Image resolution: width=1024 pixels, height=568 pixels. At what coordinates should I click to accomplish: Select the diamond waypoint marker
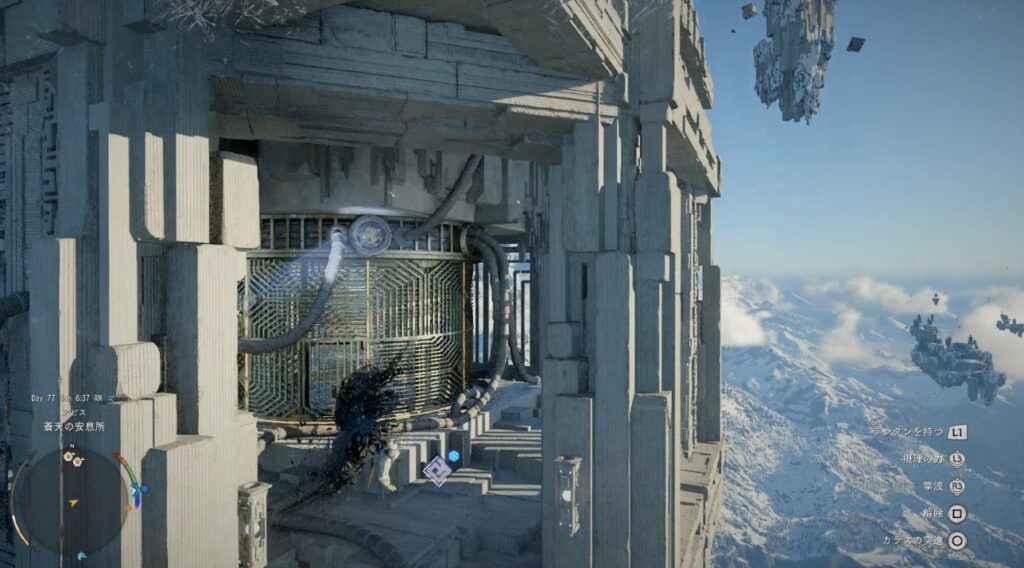pos(436,470)
